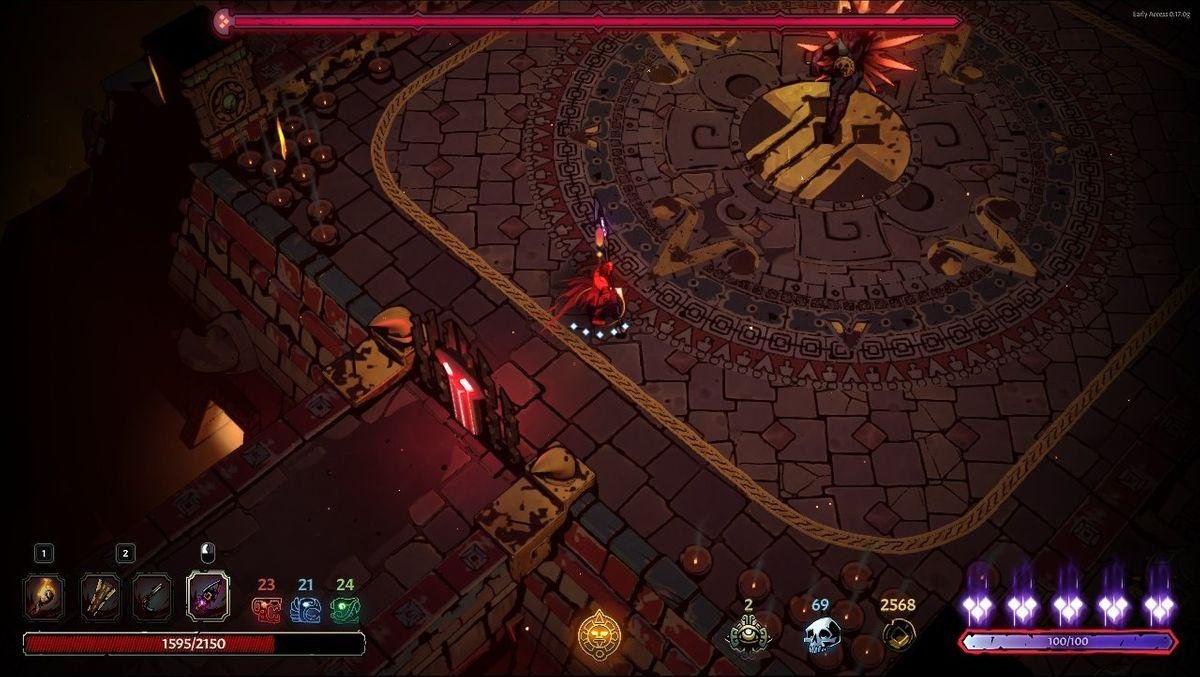Choose the golden twin blades slot

[x=100, y=597]
